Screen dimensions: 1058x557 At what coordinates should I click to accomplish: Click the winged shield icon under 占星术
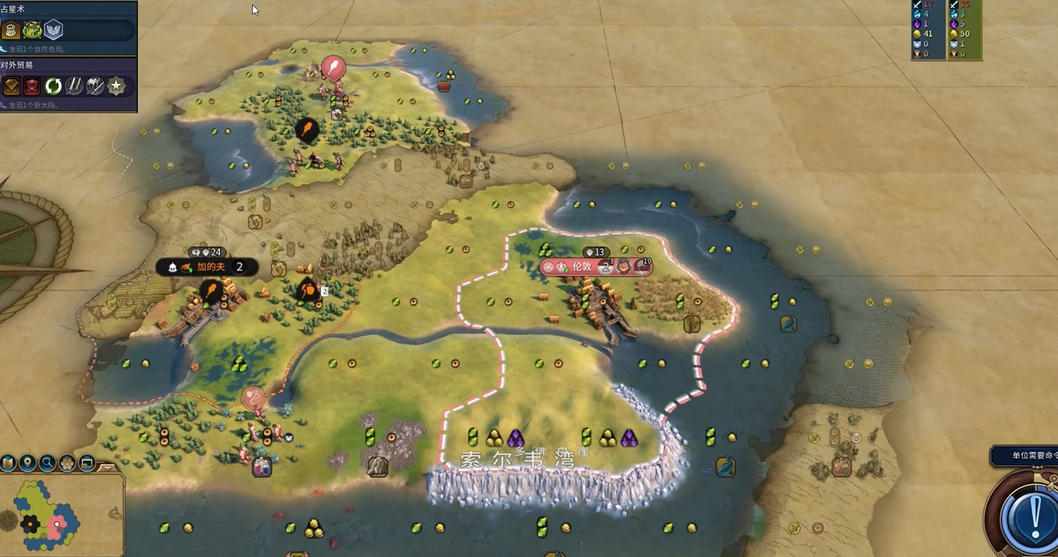[54, 30]
